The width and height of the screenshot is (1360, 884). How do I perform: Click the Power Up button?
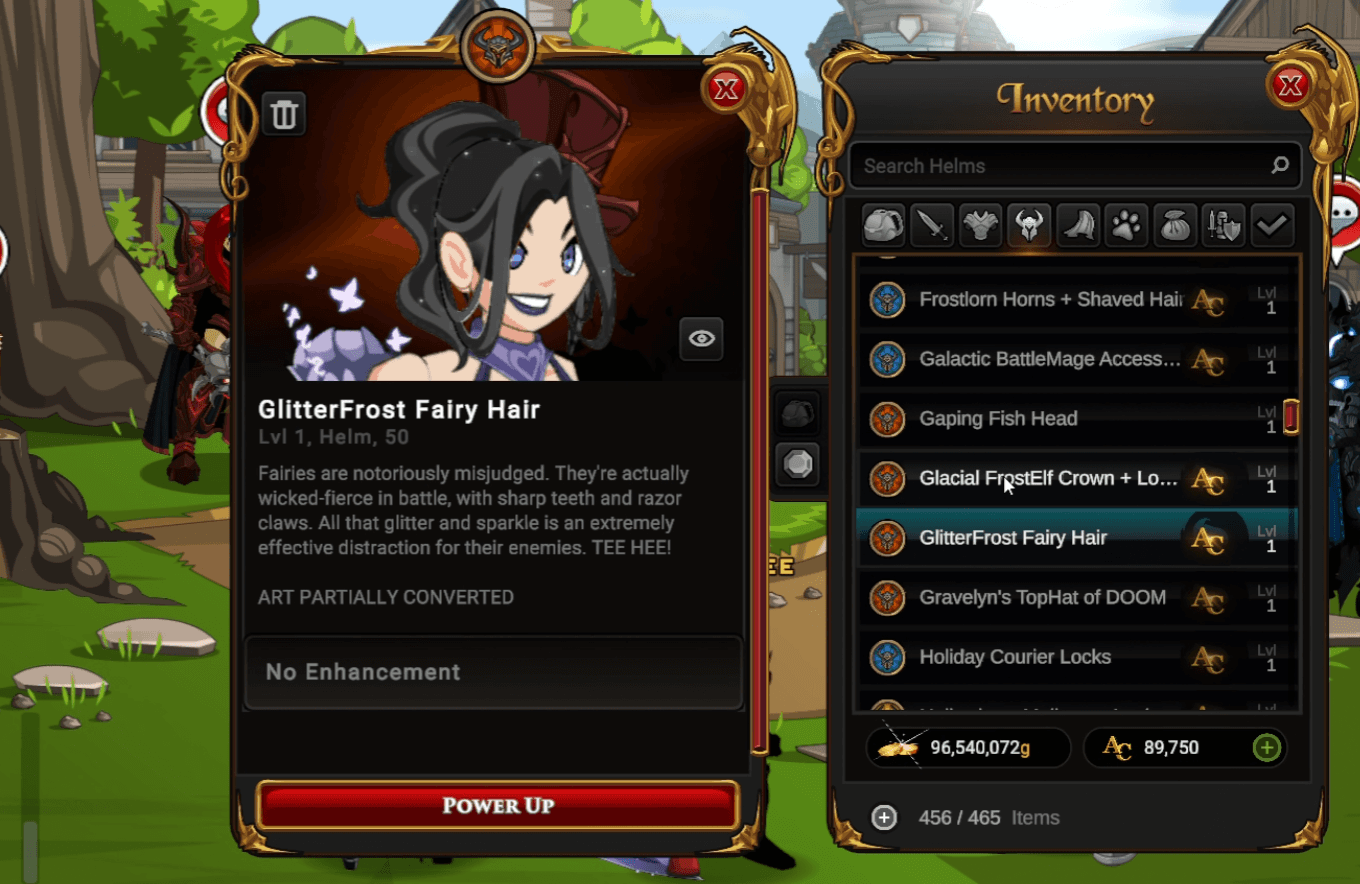coord(497,805)
